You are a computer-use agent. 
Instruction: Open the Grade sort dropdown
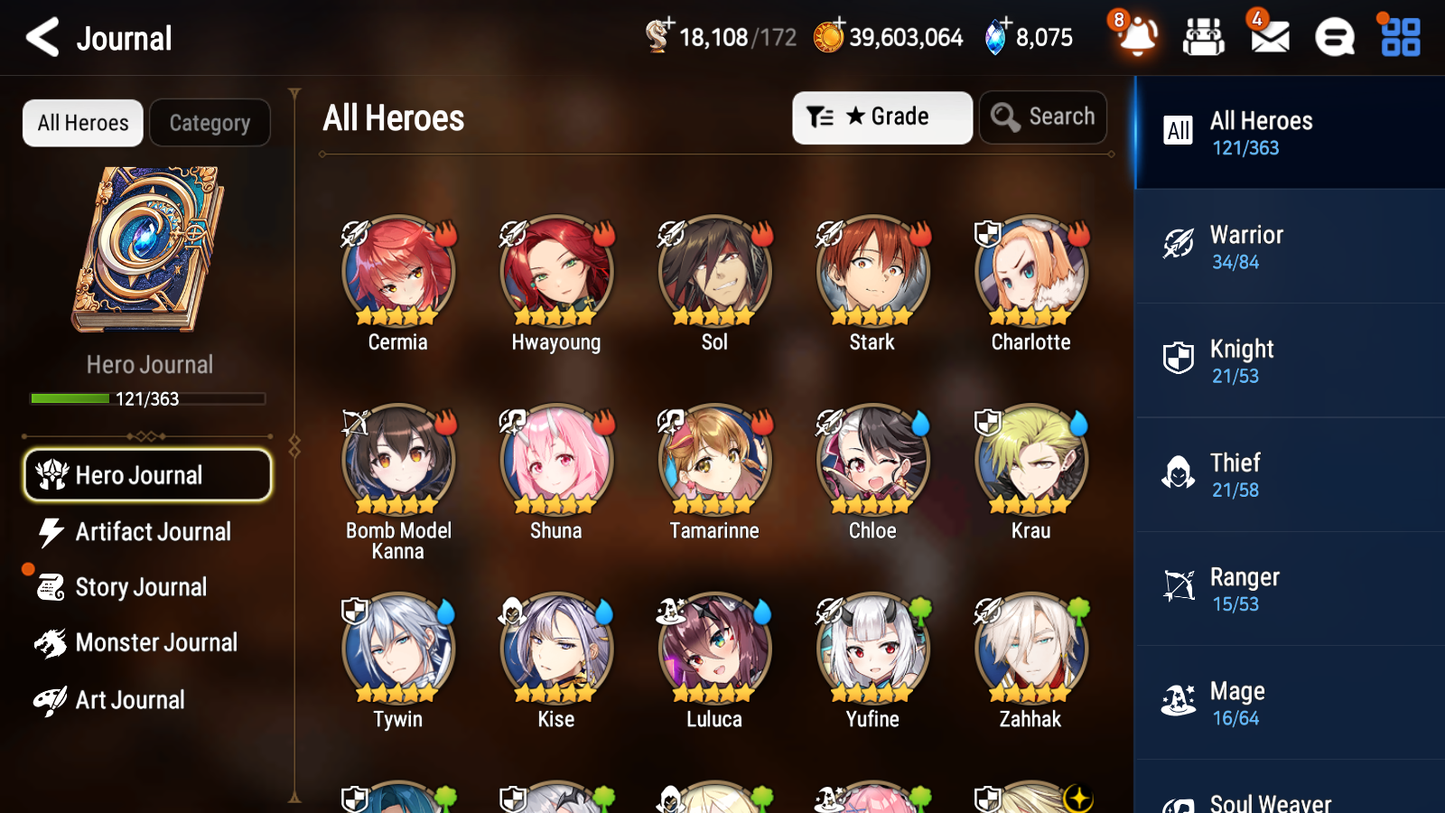882,117
